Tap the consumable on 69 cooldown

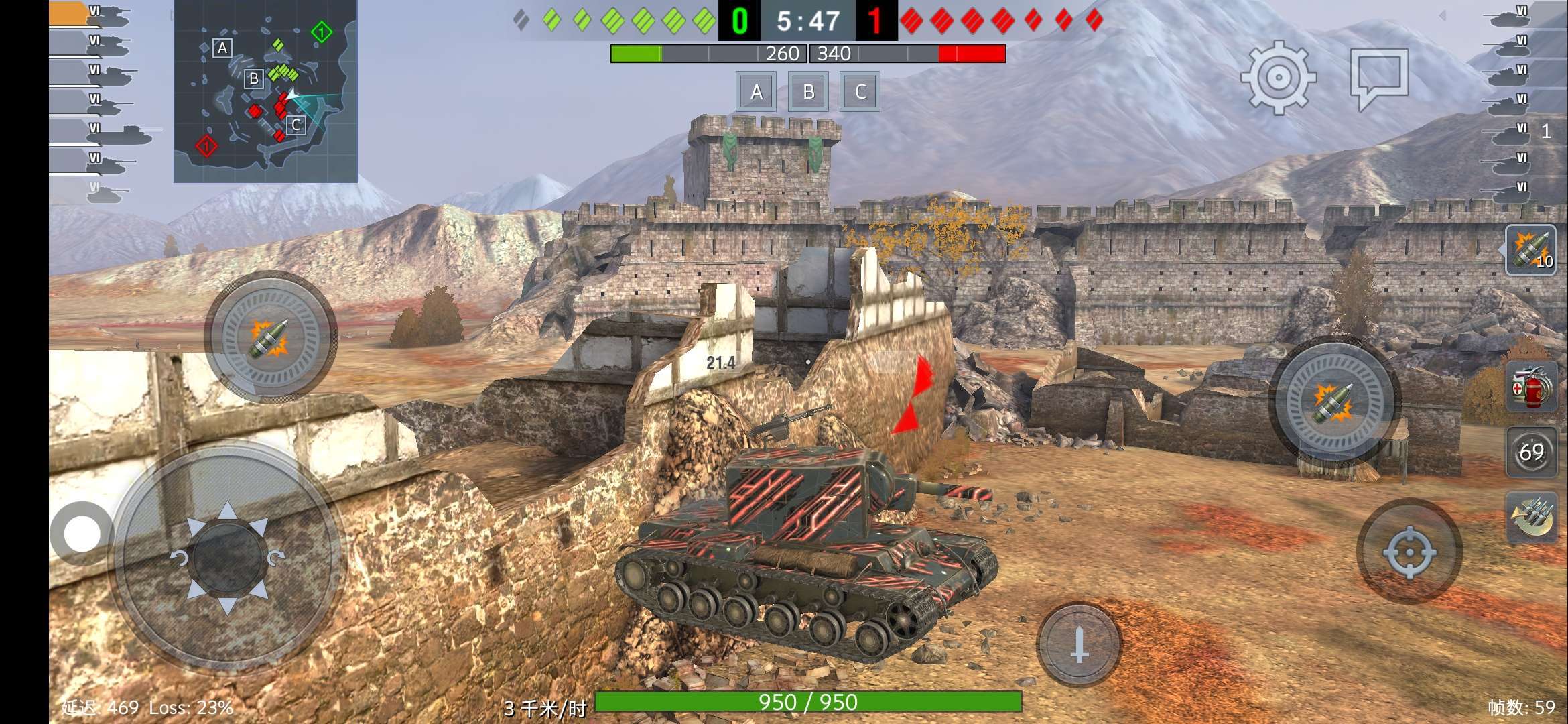tap(1530, 452)
